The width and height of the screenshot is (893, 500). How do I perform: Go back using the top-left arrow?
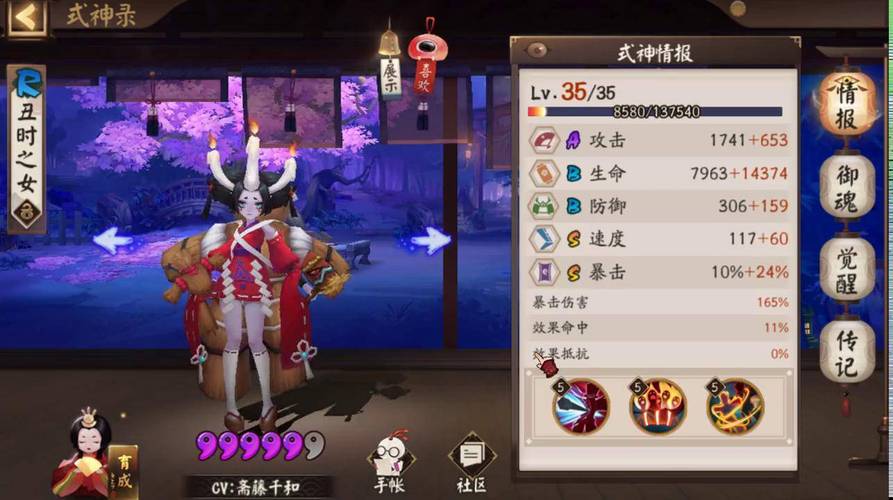[x=26, y=16]
